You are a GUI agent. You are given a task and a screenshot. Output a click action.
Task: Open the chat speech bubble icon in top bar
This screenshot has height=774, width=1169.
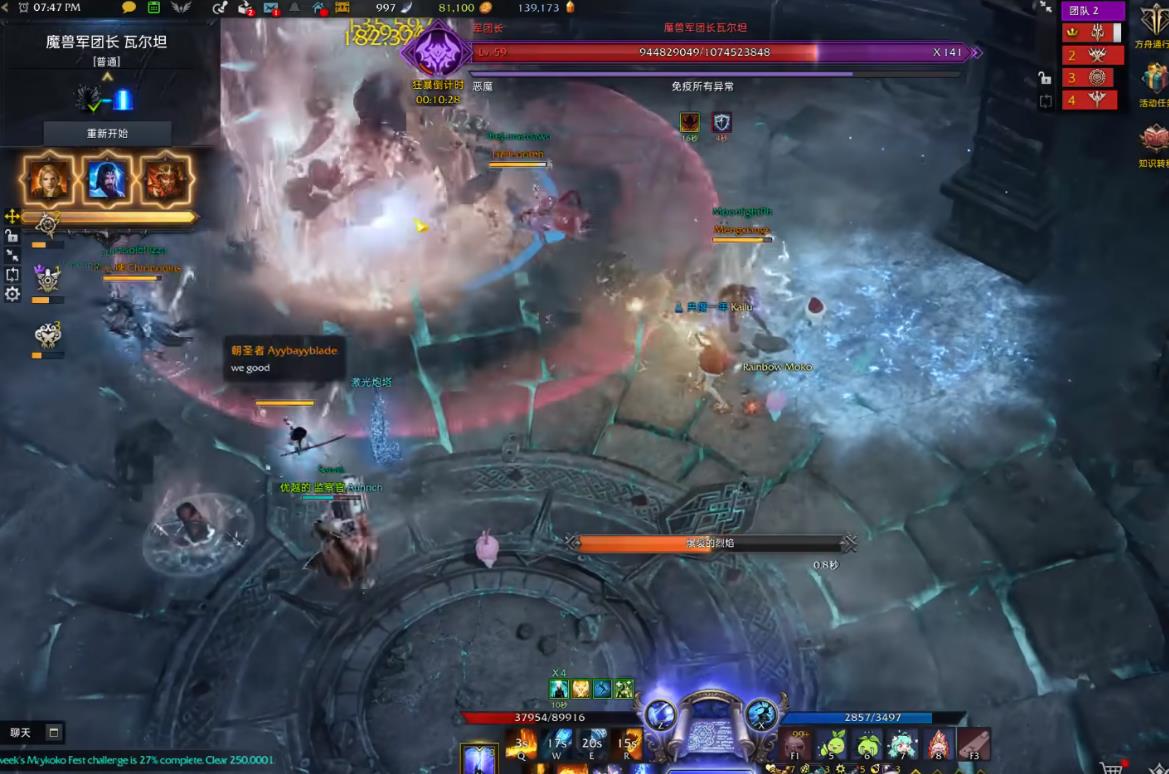click(129, 8)
